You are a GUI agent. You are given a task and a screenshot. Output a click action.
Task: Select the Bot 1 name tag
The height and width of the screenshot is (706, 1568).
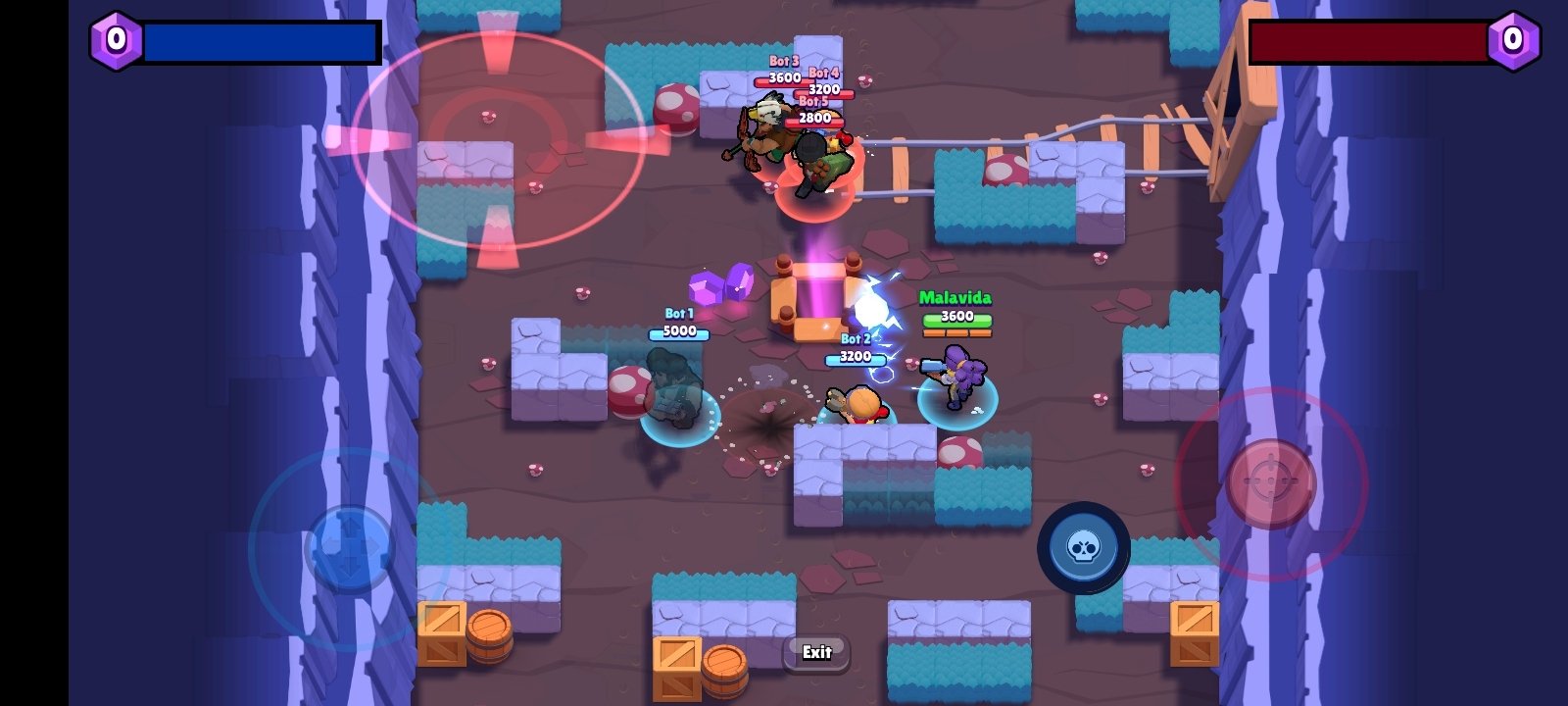tap(677, 312)
